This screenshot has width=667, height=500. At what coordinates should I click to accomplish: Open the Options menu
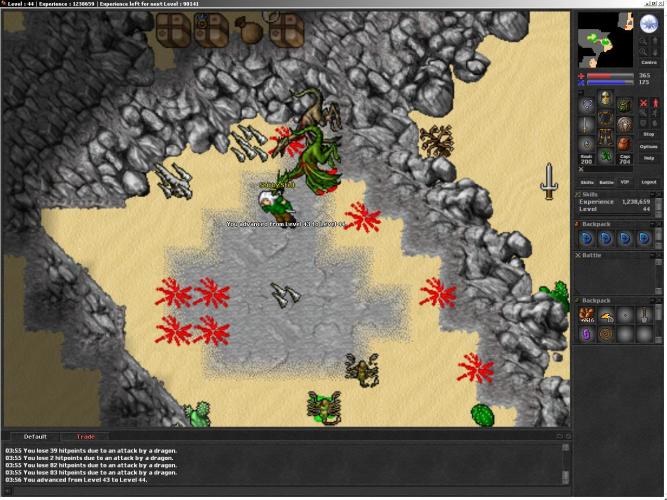[648, 146]
